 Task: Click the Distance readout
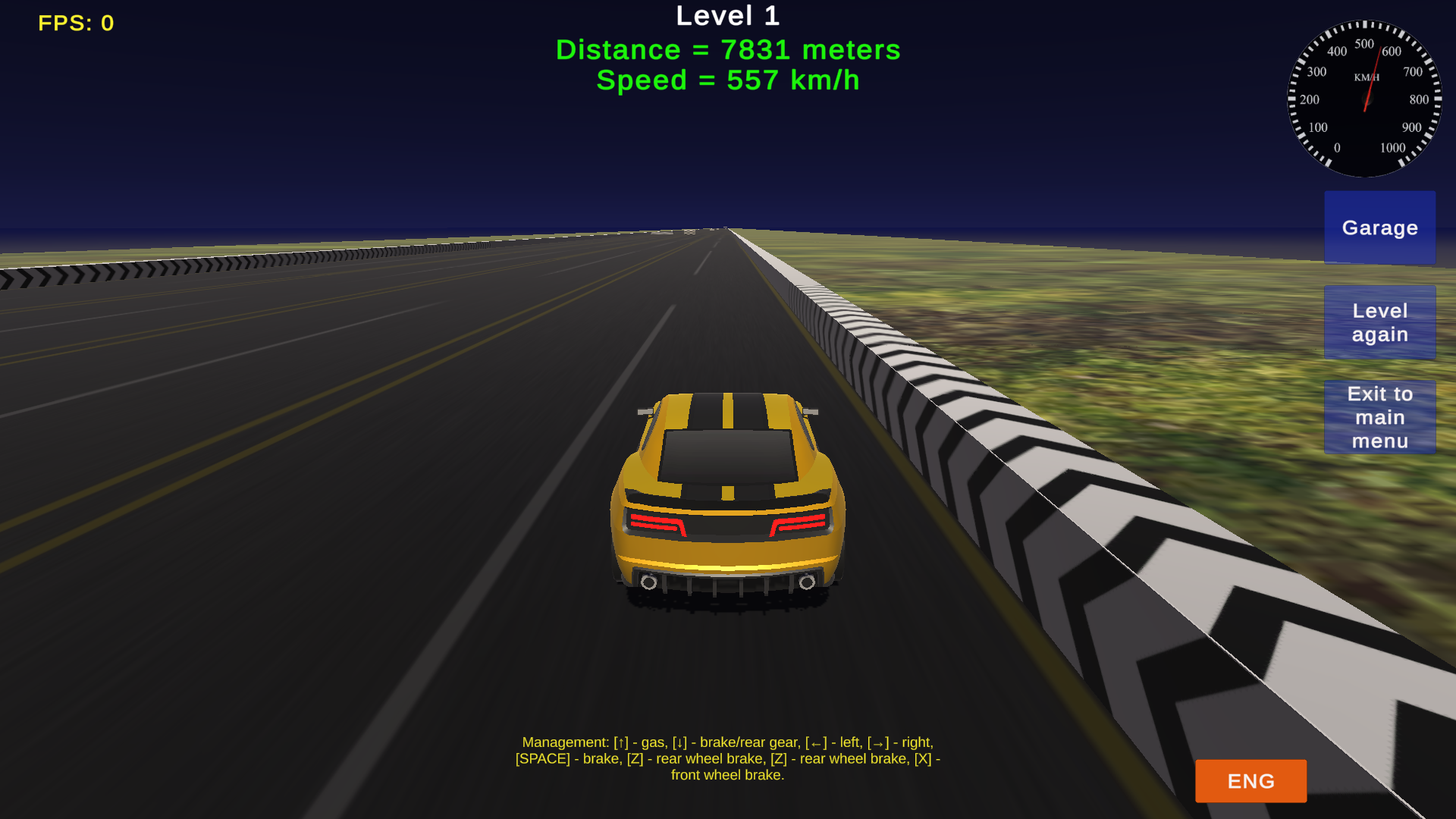(728, 50)
